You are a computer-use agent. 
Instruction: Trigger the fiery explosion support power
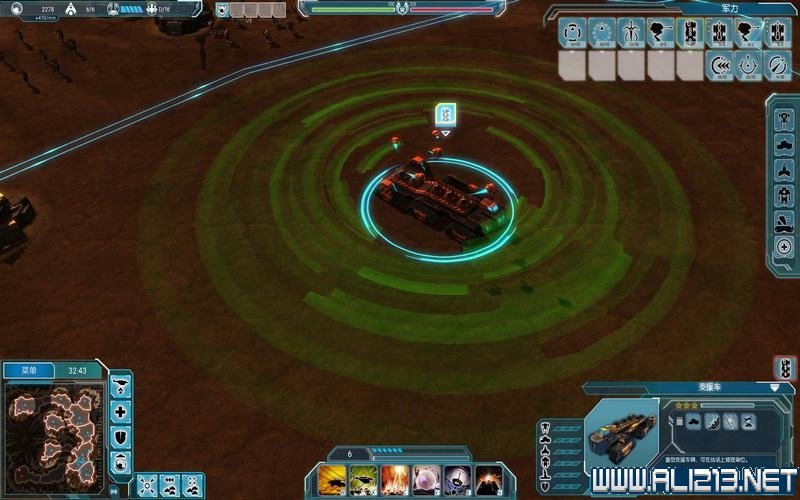click(394, 479)
